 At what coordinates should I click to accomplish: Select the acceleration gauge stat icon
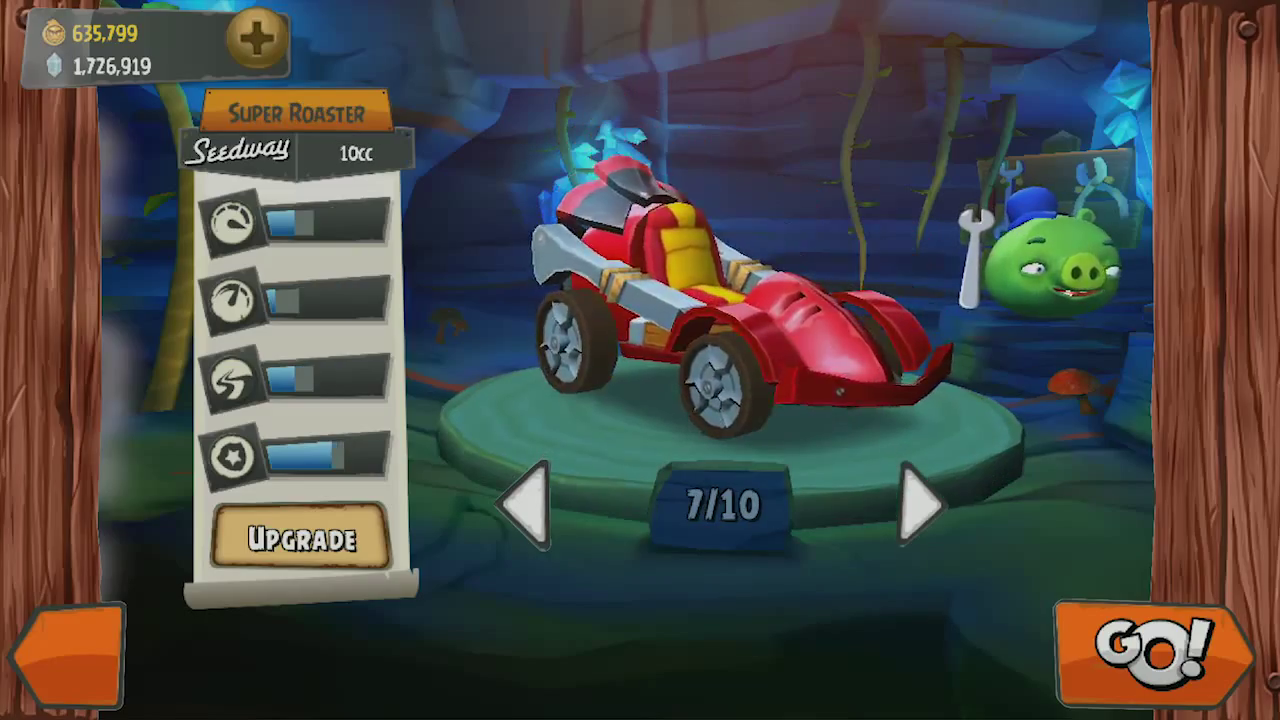[232, 300]
